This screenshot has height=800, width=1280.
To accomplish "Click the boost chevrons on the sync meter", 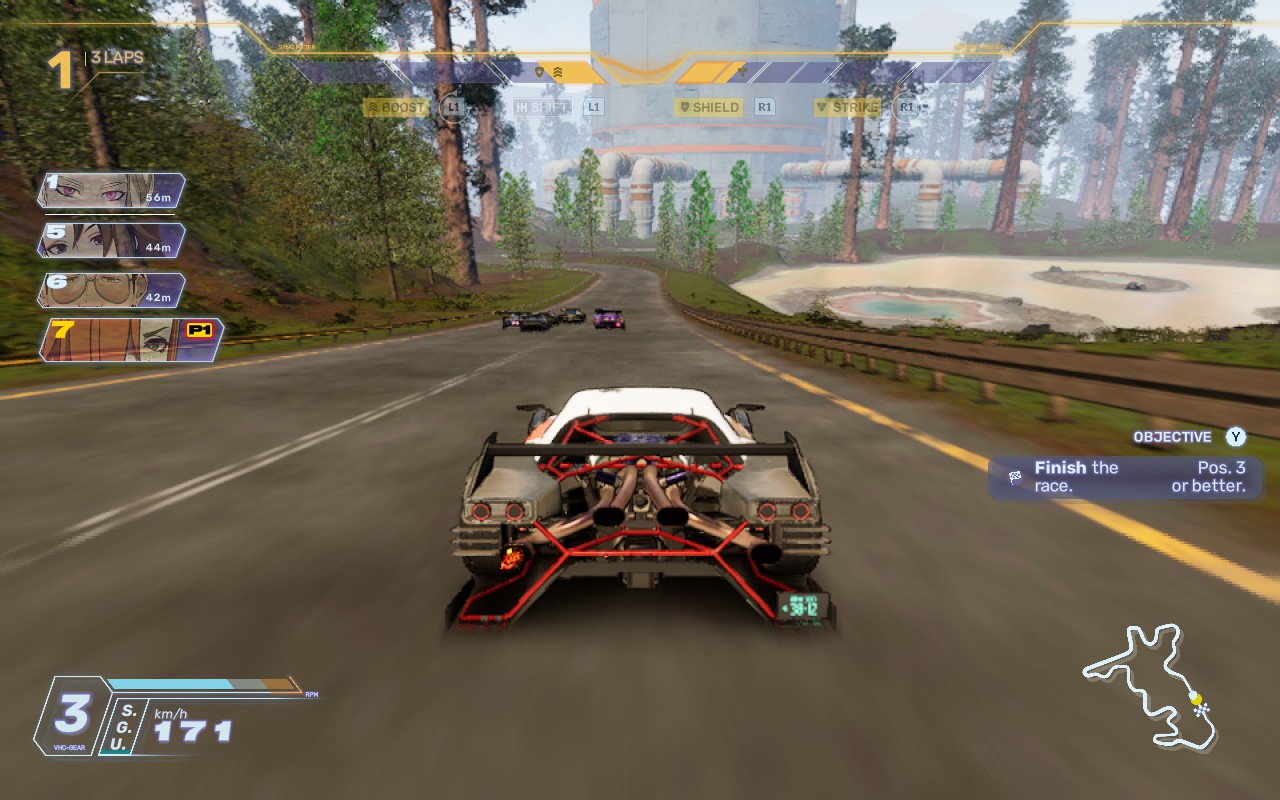I will (558, 72).
